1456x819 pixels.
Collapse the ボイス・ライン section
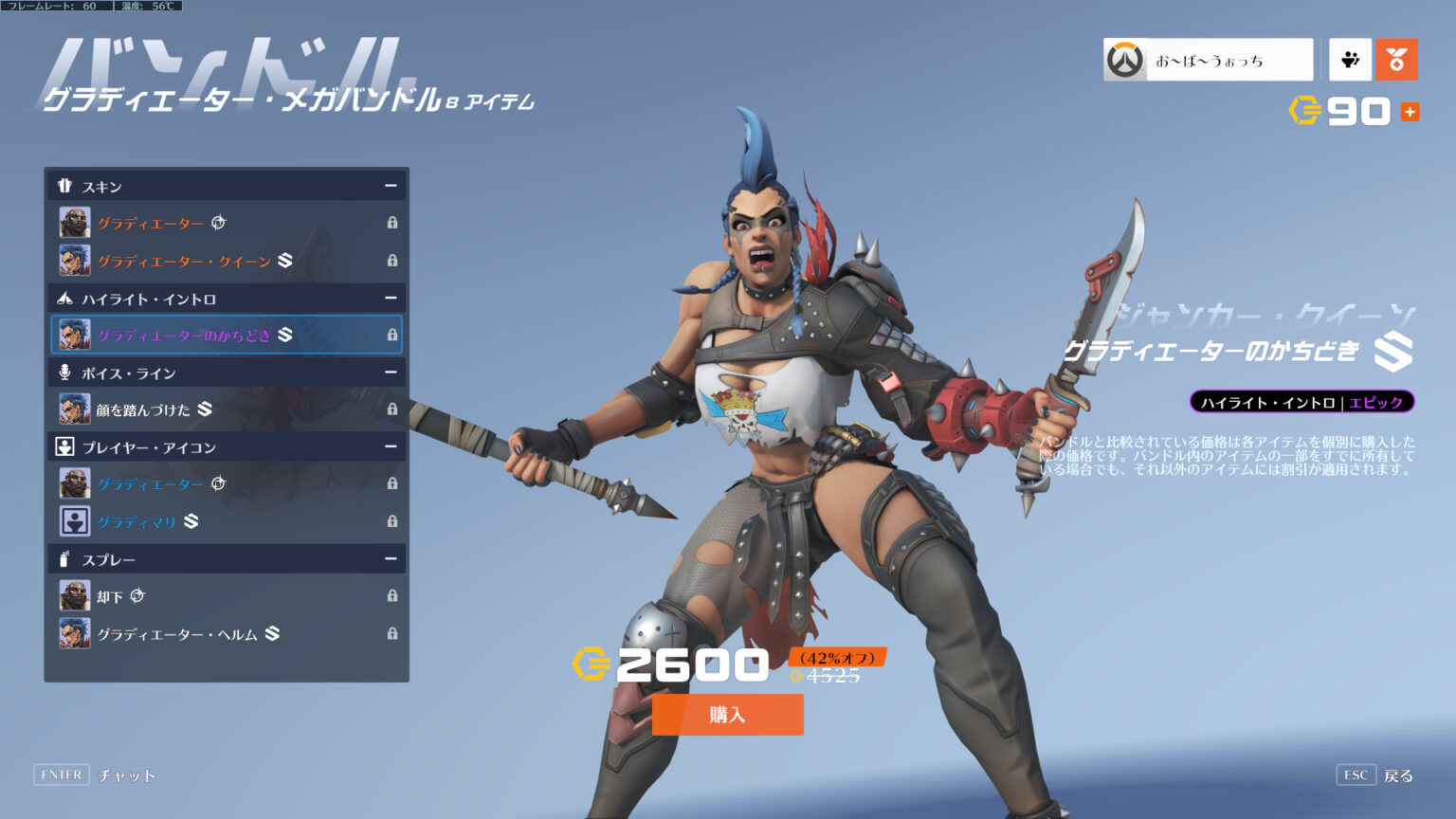(390, 373)
